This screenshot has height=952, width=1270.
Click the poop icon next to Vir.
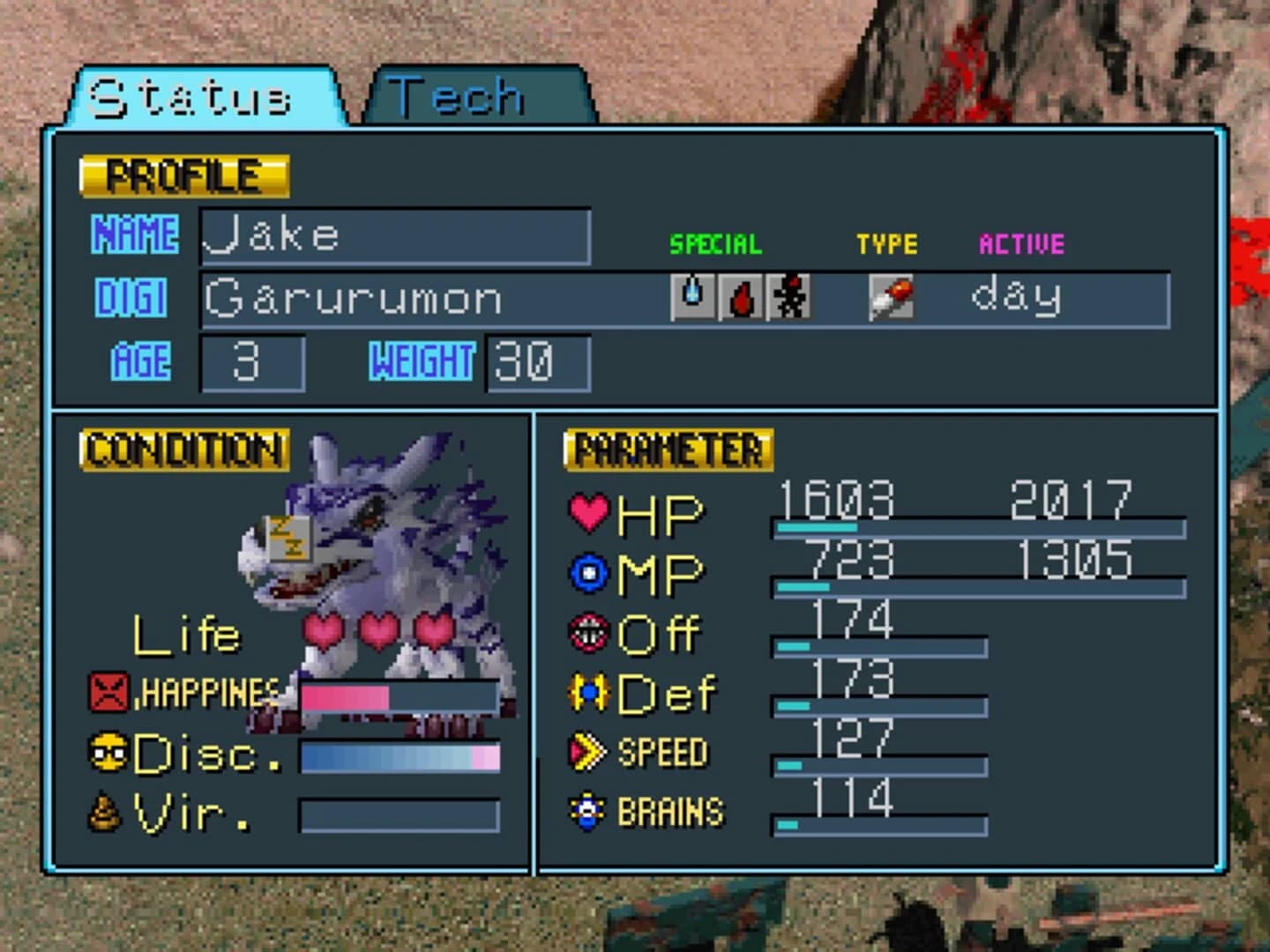pos(104,814)
